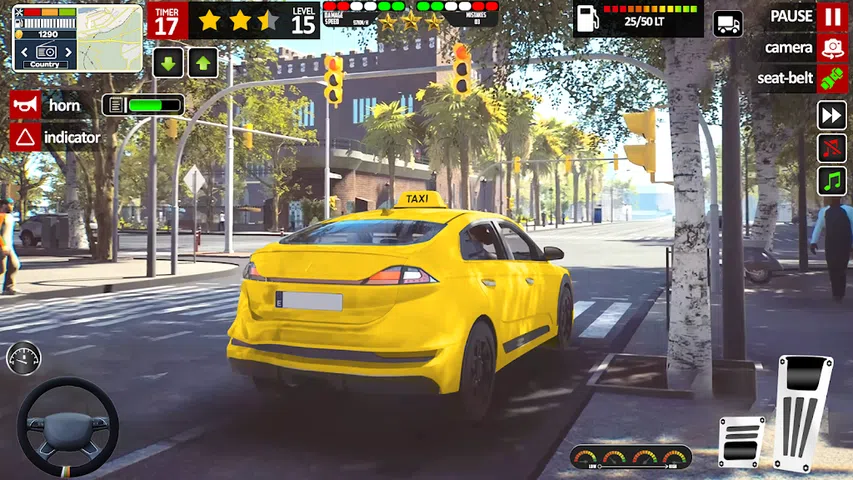Pause the game with the PAUSE button
Viewport: 853px width, 480px height.
831,17
